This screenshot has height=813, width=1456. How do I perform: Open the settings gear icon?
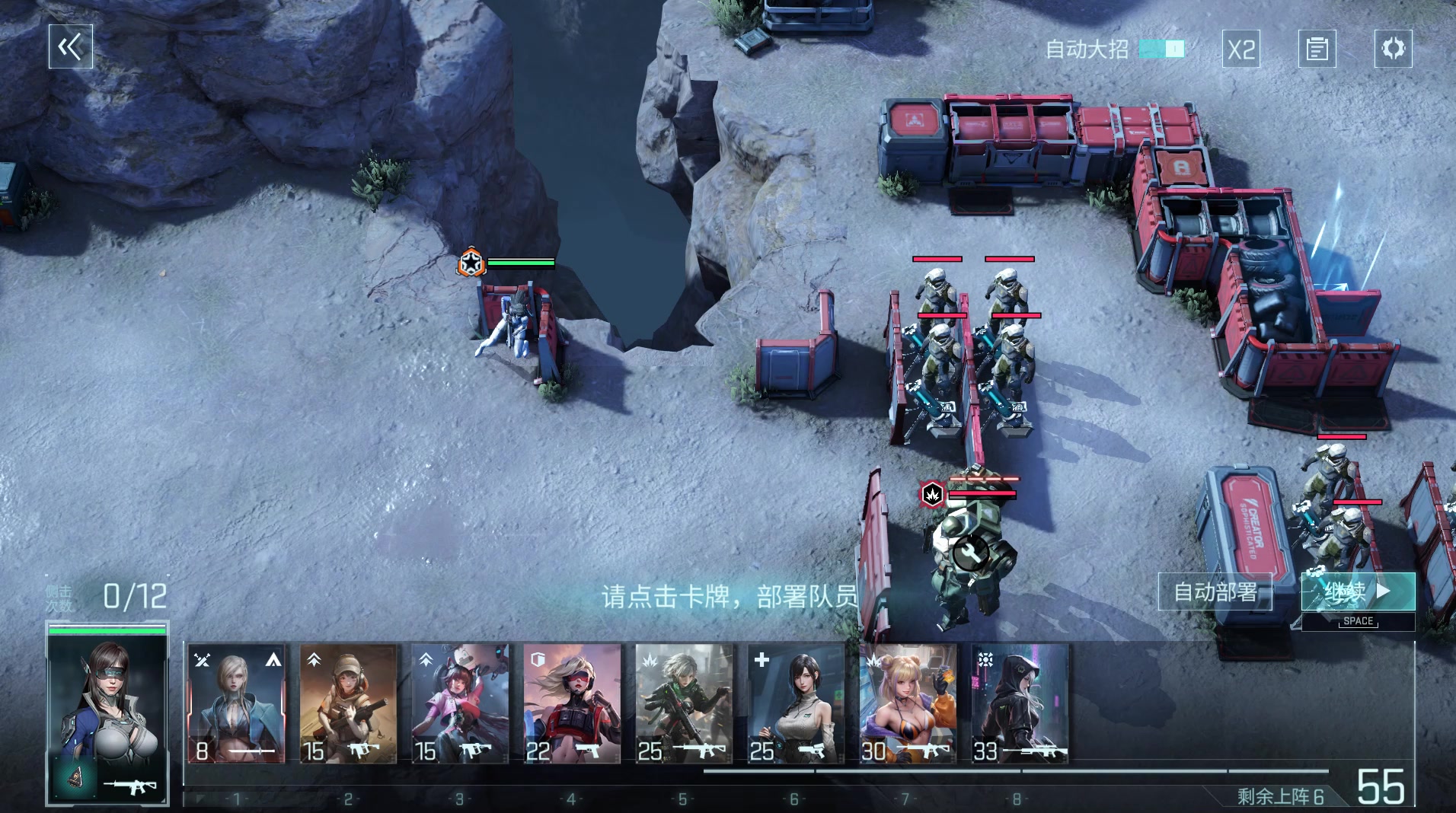(x=1393, y=49)
